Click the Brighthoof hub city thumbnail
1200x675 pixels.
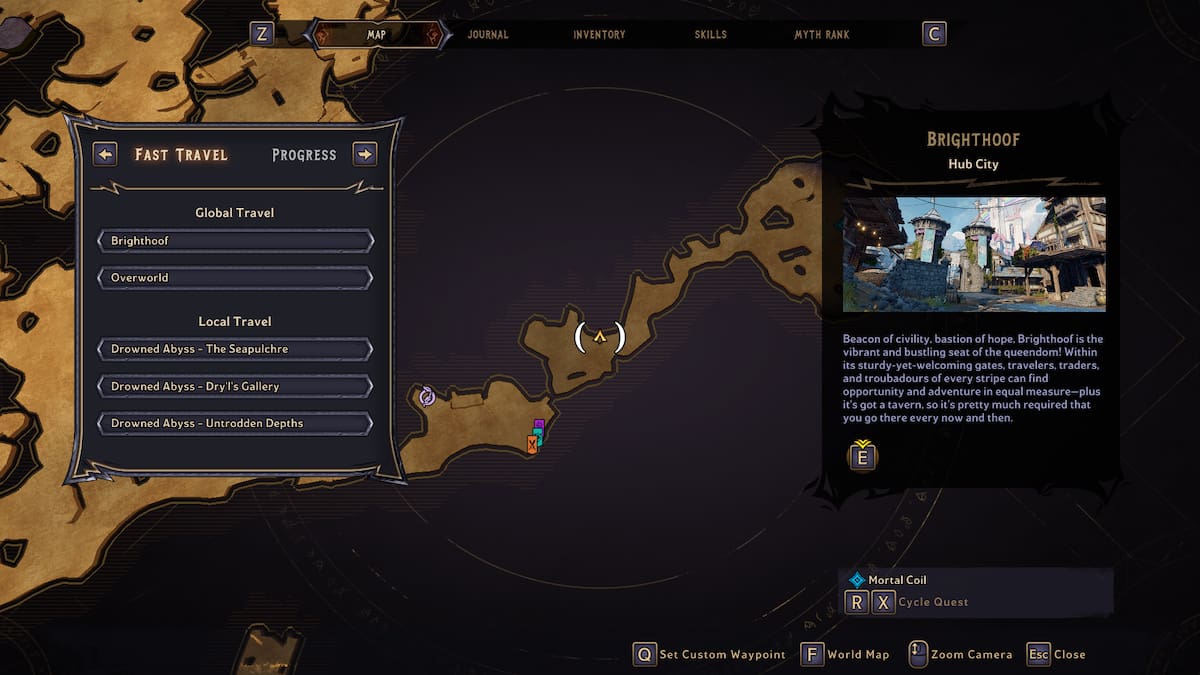point(974,254)
